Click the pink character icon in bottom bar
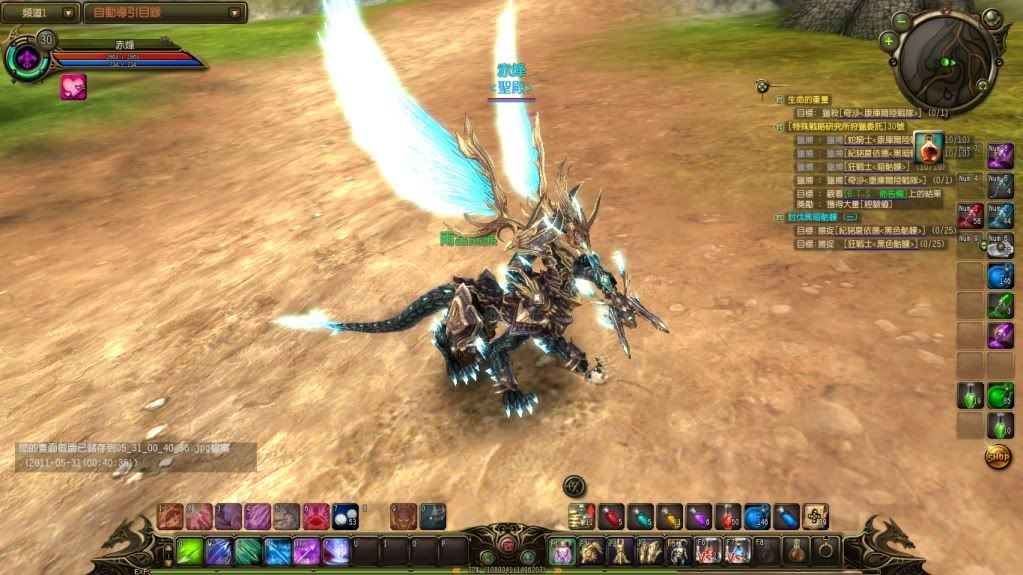 [x=563, y=551]
